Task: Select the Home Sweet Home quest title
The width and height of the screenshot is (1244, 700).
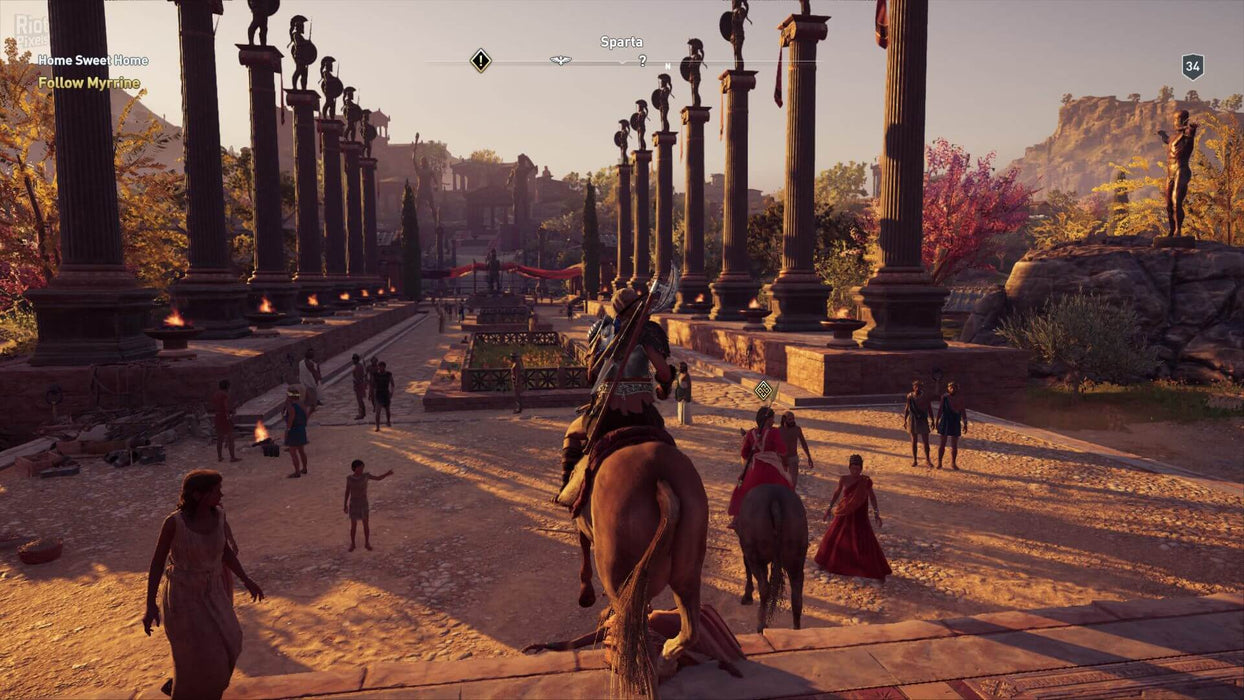Action: click(93, 61)
